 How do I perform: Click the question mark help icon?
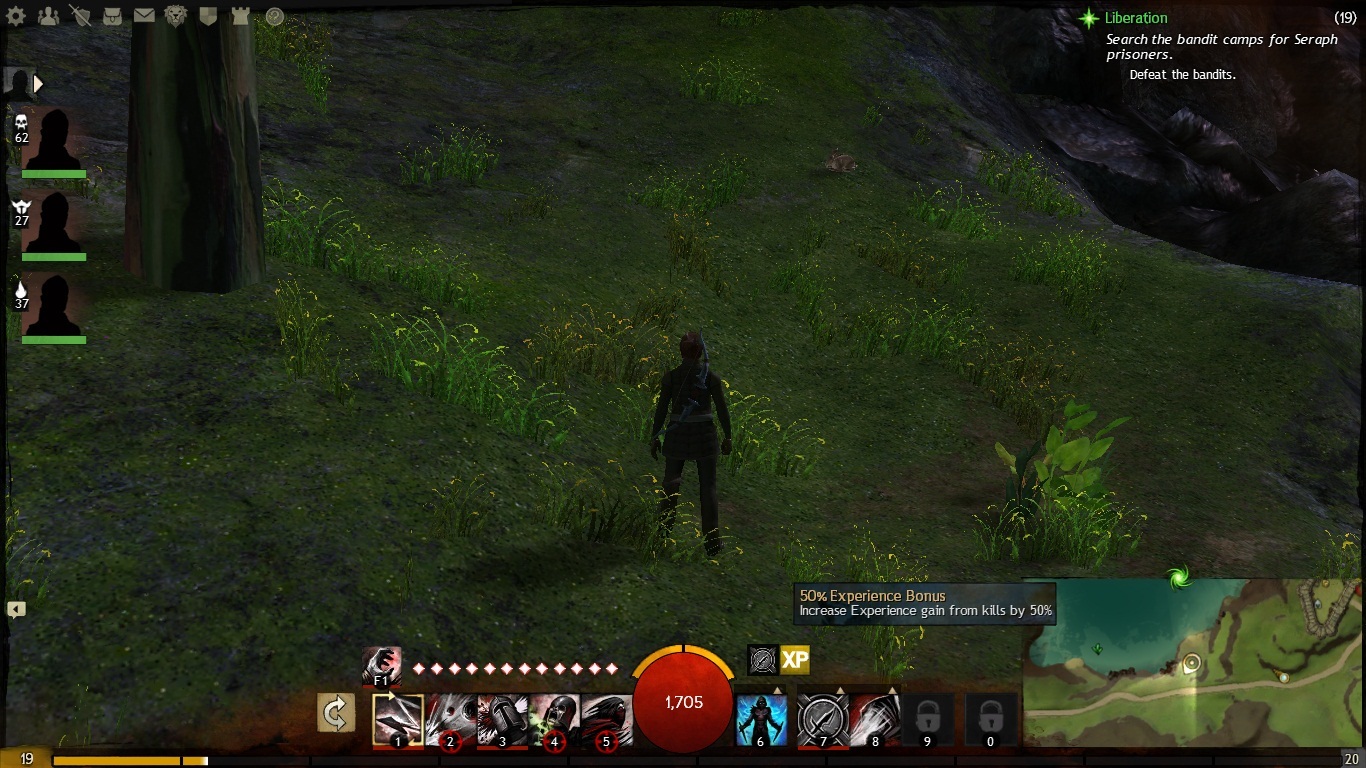274,16
